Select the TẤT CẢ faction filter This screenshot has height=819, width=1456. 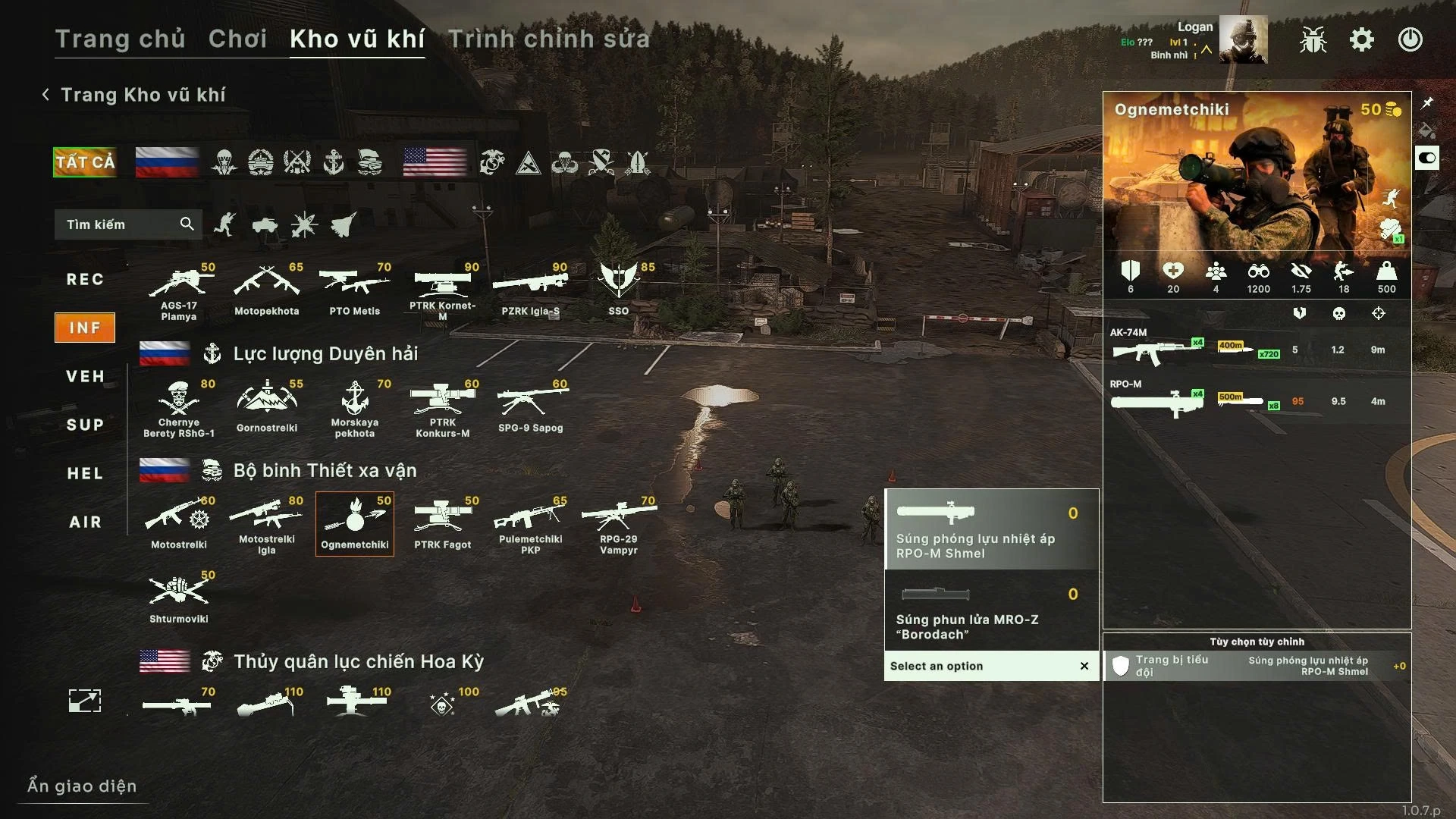(85, 162)
